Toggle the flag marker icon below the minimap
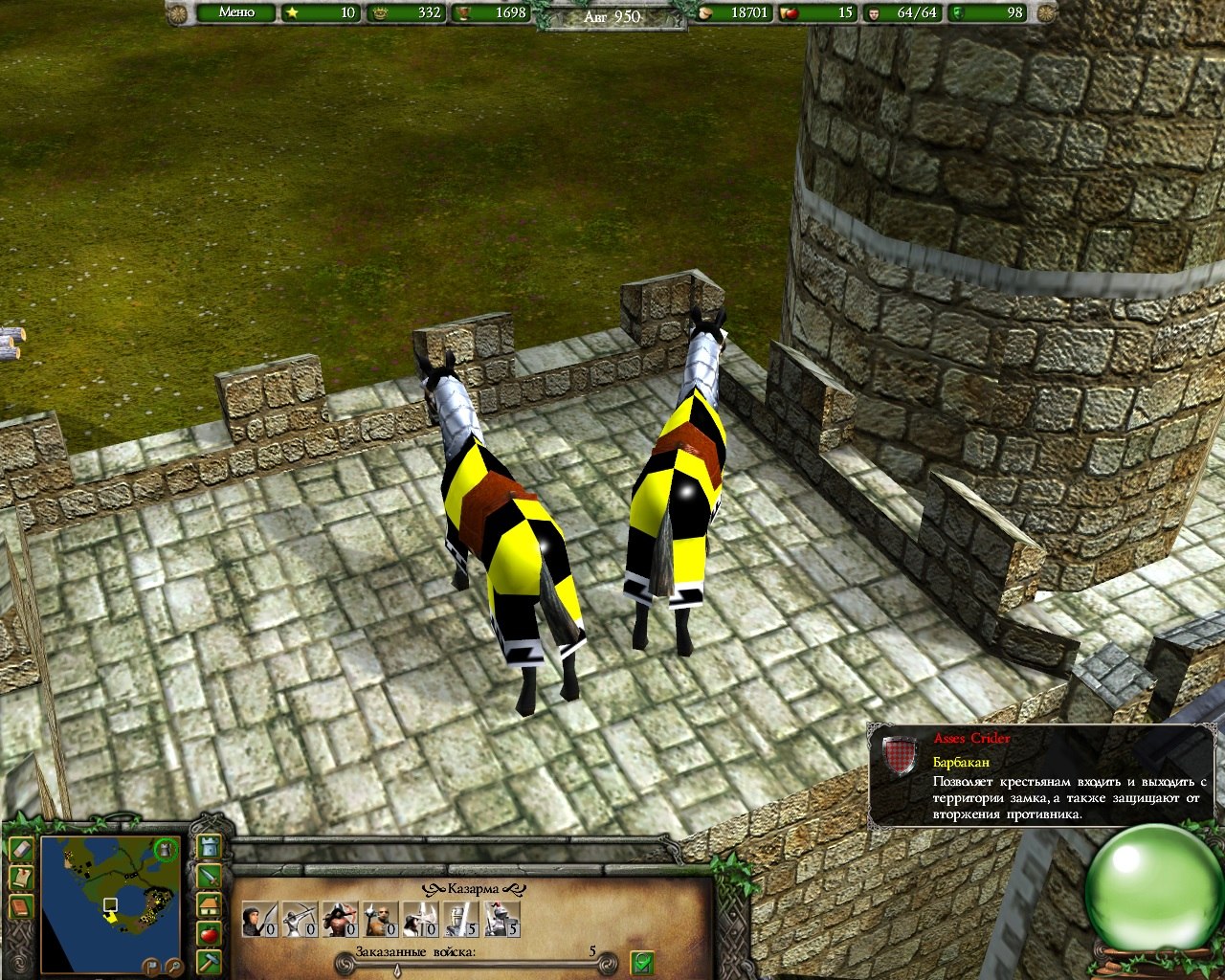This screenshot has height=980, width=1225. tap(152, 965)
